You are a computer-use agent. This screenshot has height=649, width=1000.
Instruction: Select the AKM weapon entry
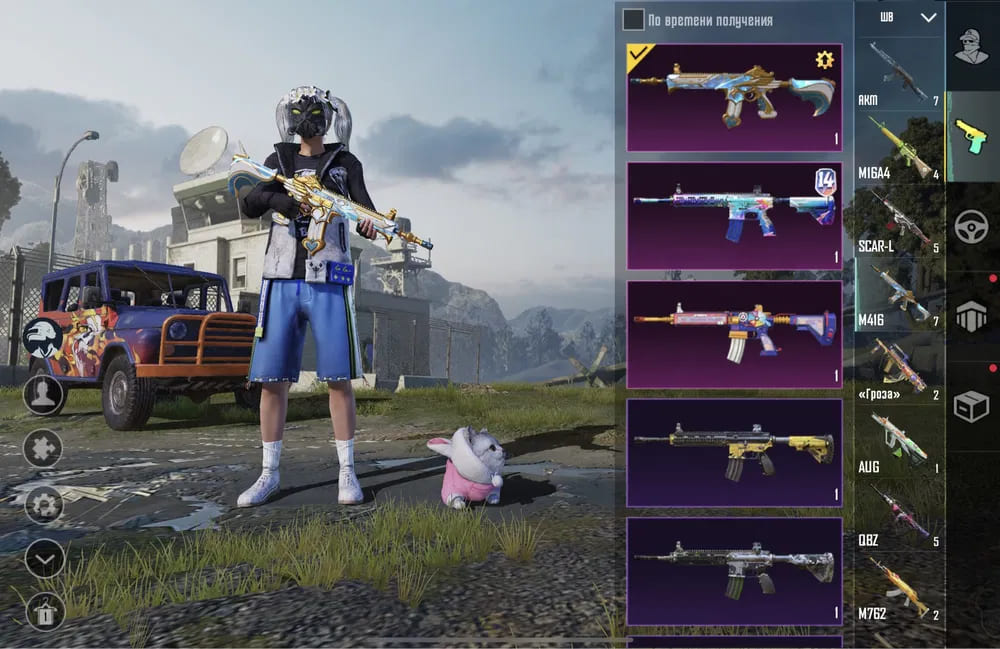(x=899, y=73)
